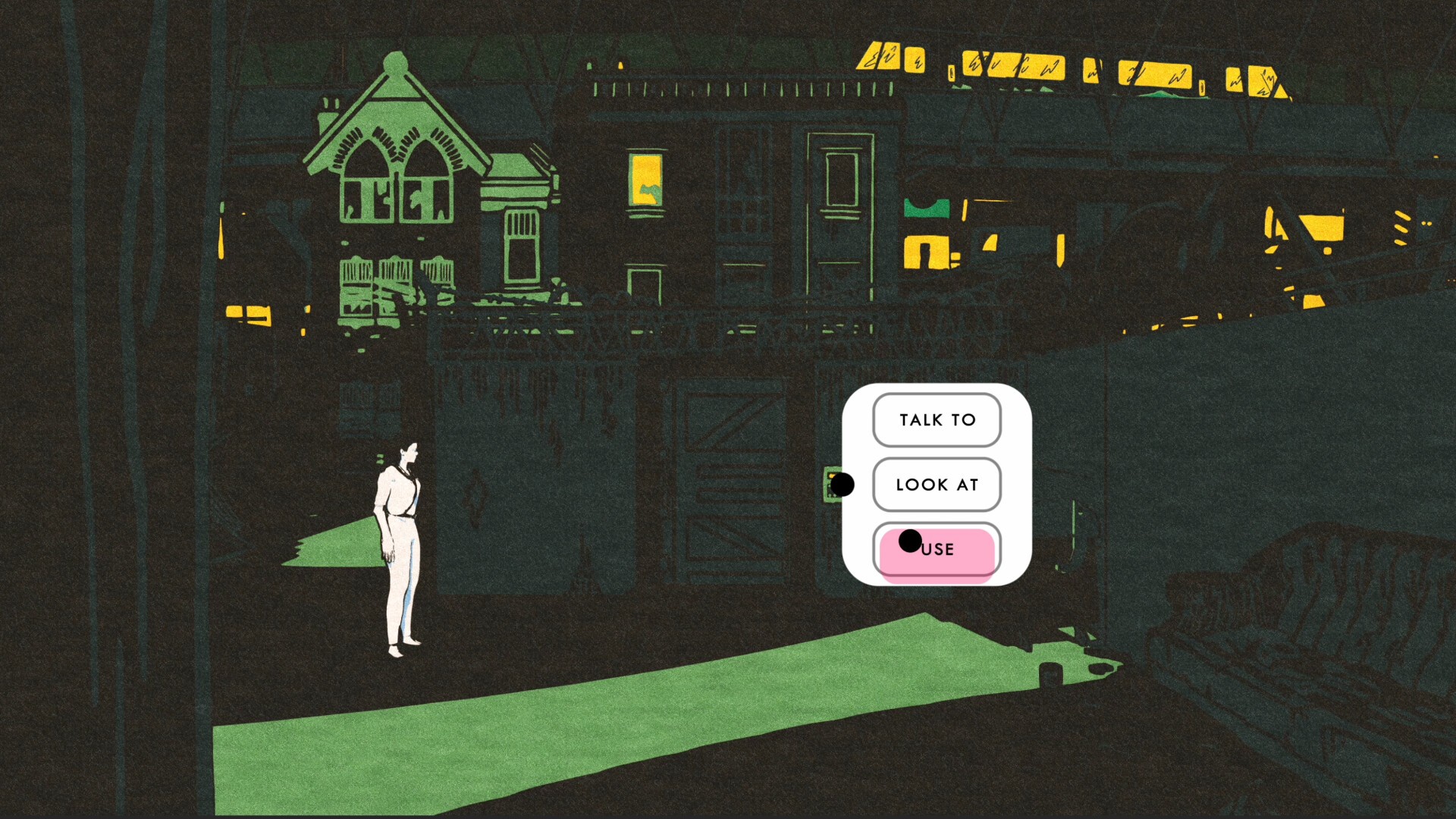Choose the Talk To action
The height and width of the screenshot is (819, 1456).
[937, 420]
